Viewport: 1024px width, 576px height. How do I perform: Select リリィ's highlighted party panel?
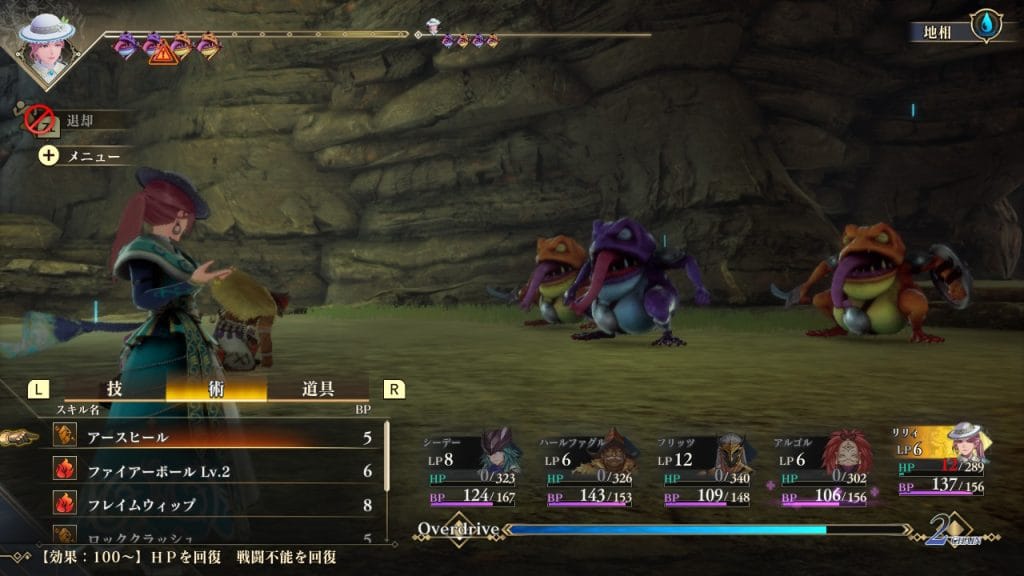click(x=940, y=460)
